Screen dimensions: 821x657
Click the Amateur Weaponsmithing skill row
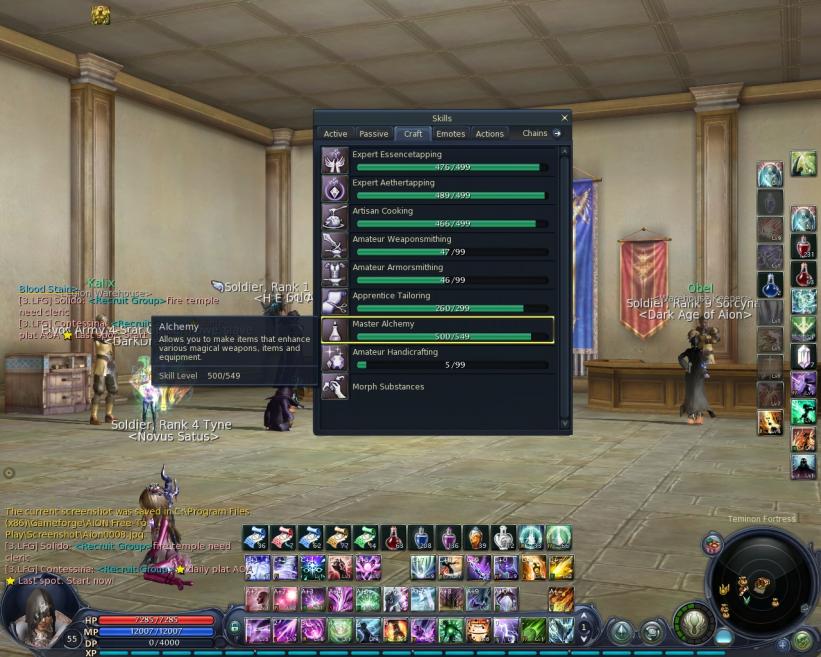pyautogui.click(x=437, y=245)
